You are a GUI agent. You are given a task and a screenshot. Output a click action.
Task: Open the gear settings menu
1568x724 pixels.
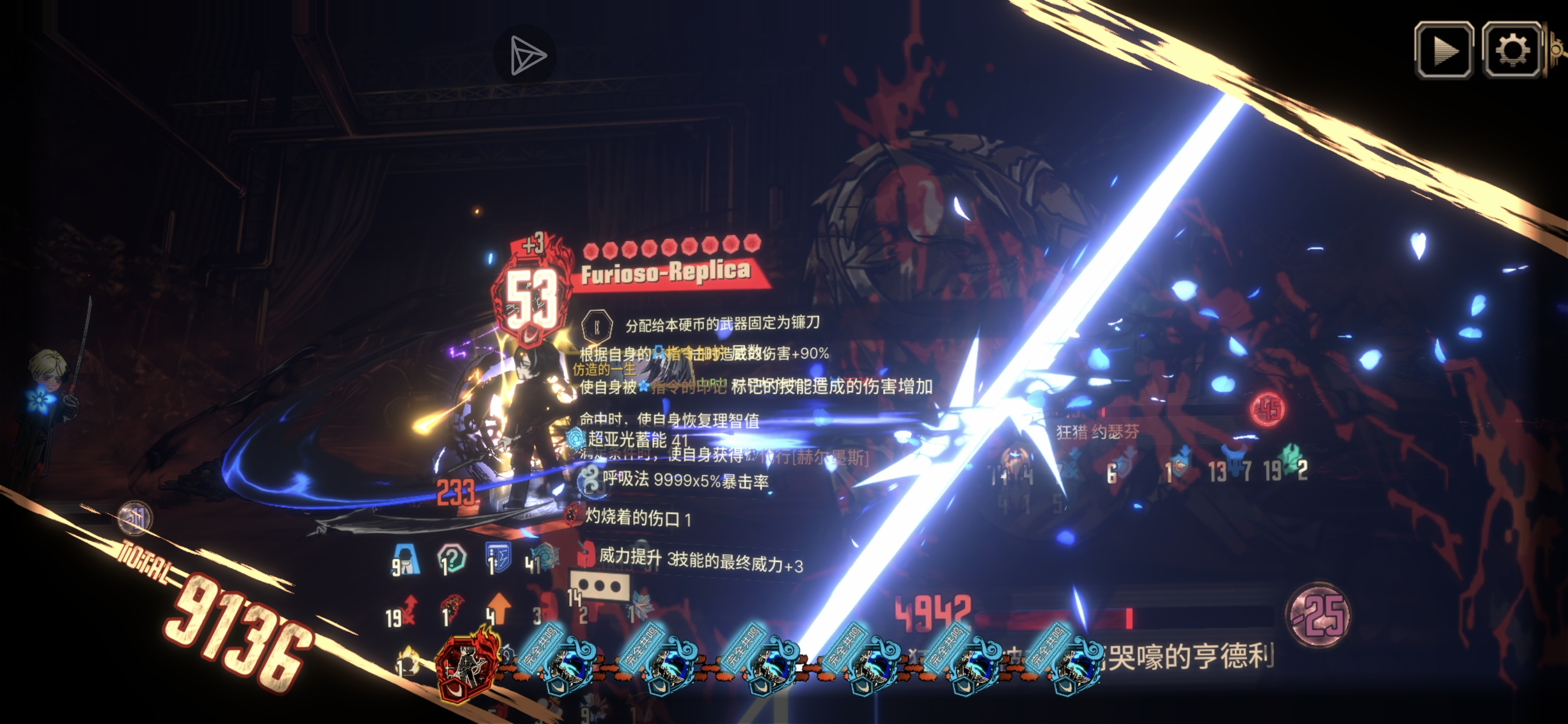click(x=1511, y=50)
